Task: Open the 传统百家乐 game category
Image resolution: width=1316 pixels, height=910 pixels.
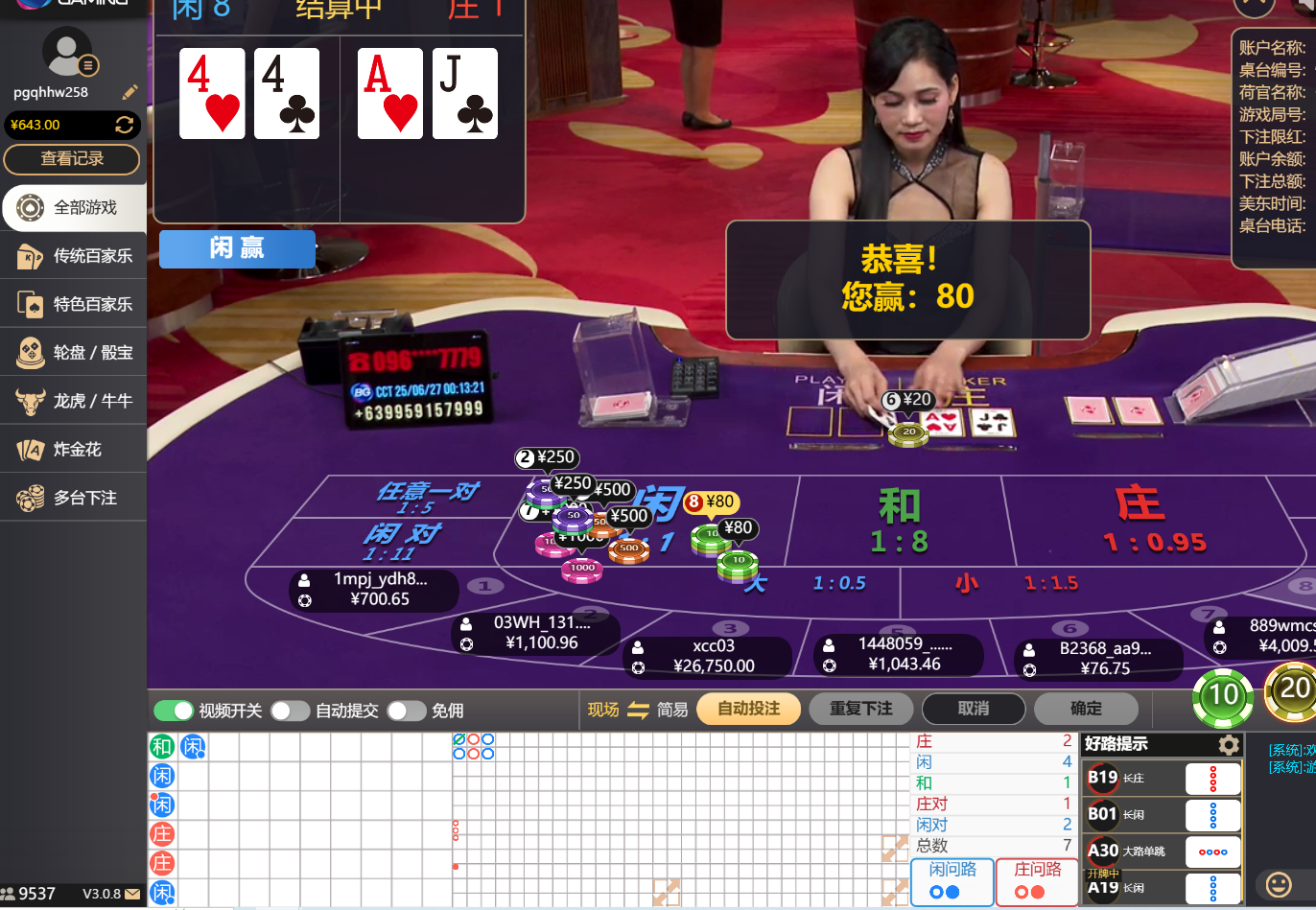Action: 74,256
